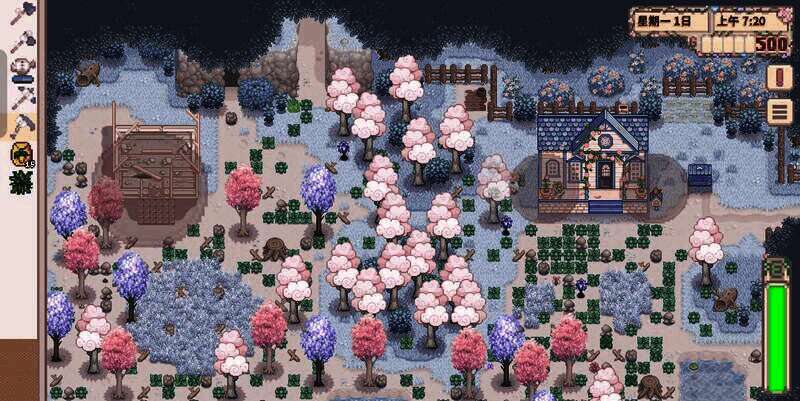This screenshot has width=800, height=401.
Task: Select the axe in the toolbar
Action: (21, 12)
